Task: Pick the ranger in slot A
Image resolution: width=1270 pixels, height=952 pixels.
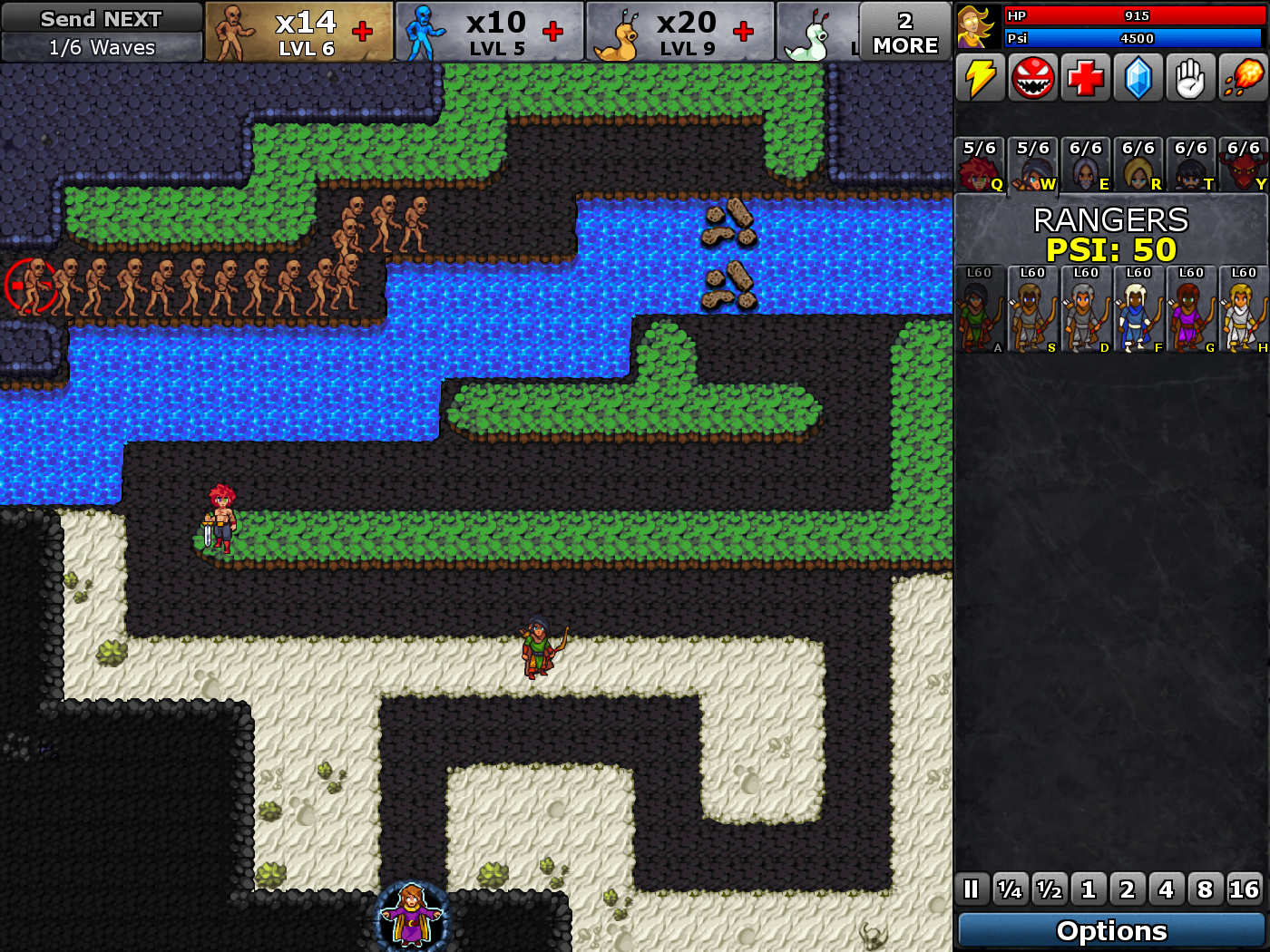Action: [x=980, y=309]
